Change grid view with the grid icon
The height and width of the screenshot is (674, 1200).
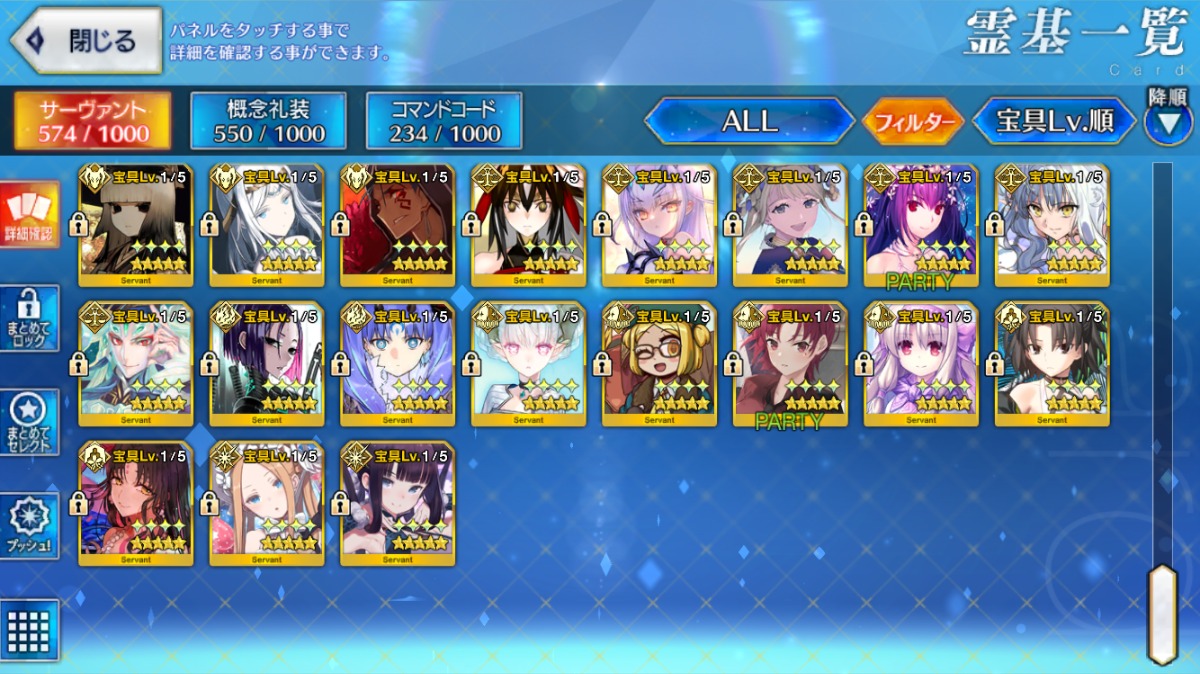pyautogui.click(x=30, y=630)
